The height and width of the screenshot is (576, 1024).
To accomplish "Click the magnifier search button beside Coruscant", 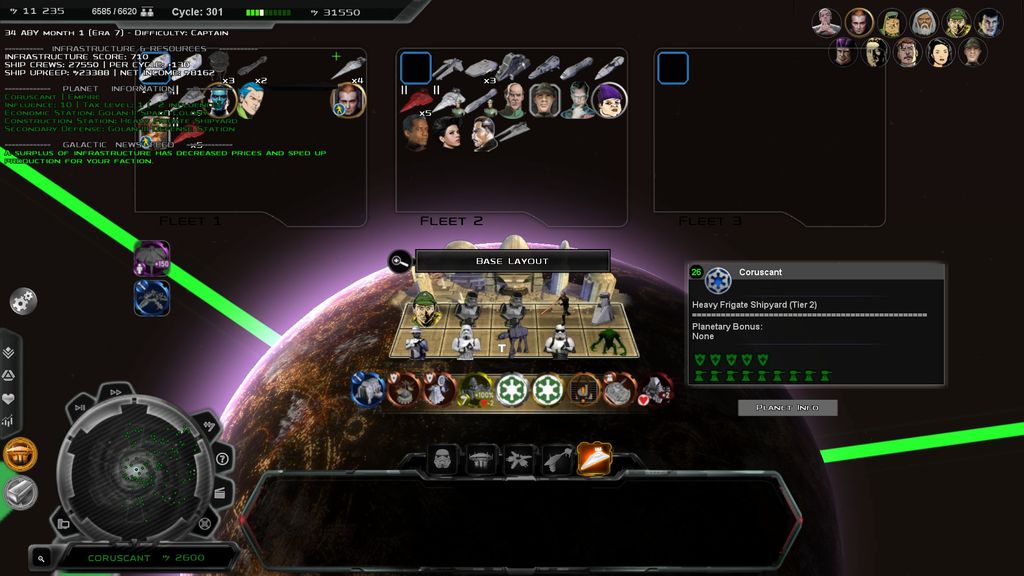I will point(41,558).
